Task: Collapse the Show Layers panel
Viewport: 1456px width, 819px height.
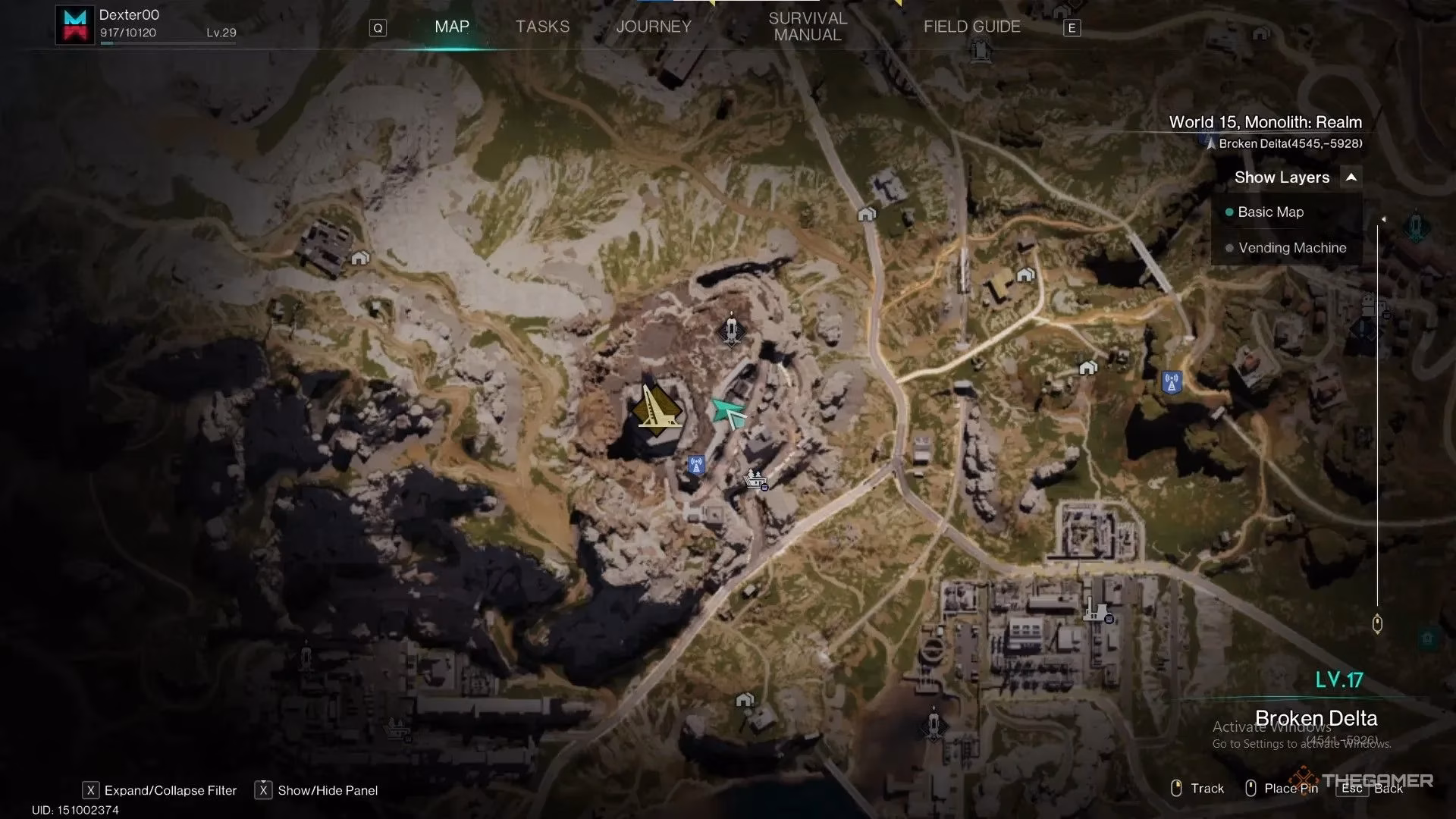Action: [x=1351, y=177]
